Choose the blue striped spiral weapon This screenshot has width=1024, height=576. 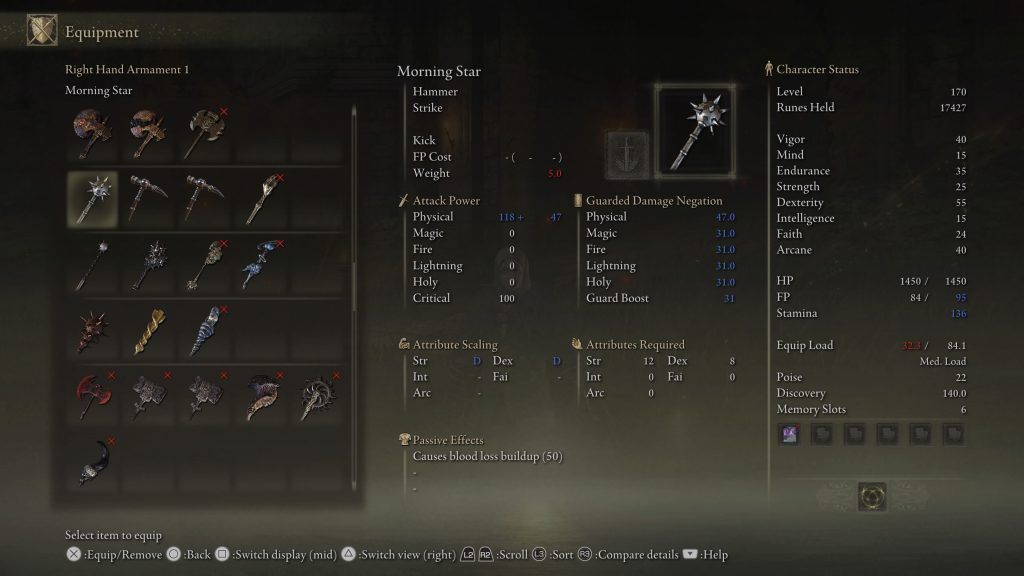[x=204, y=330]
